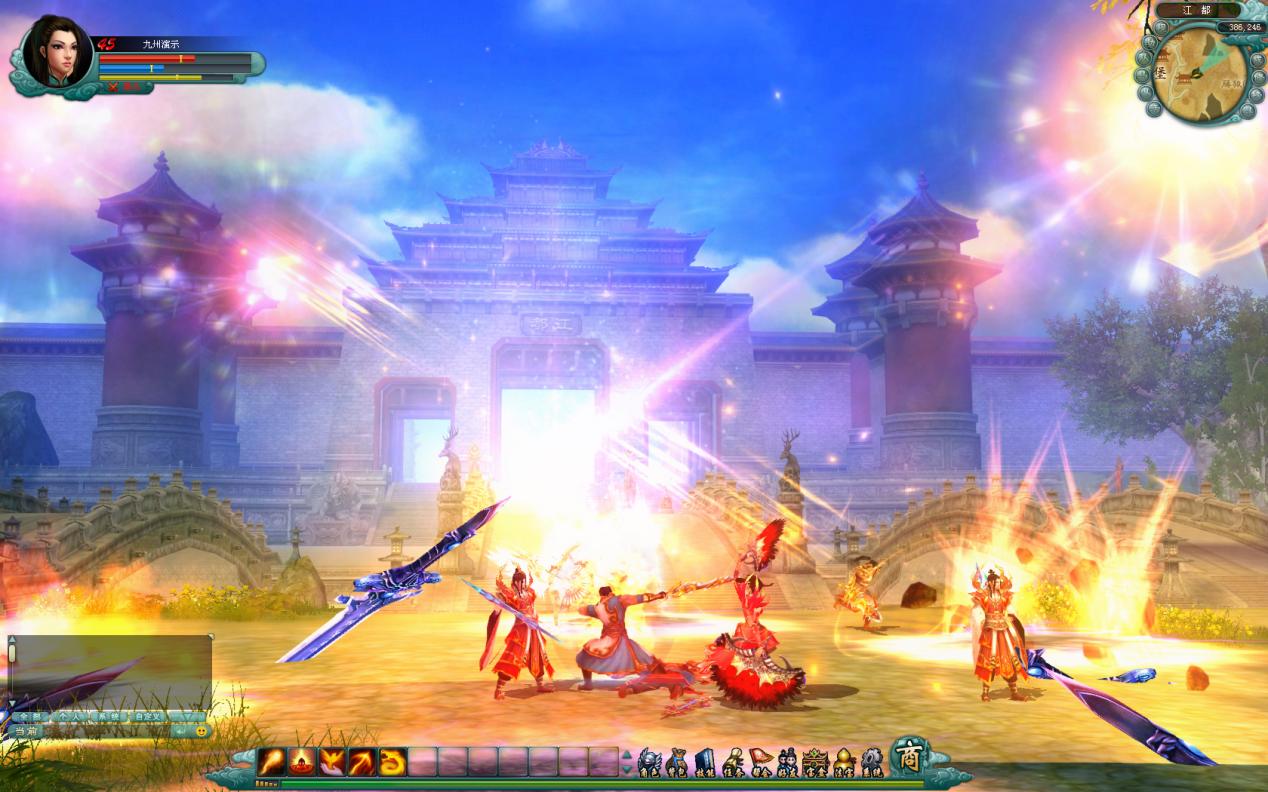Change the 当前 chat channel
The height and width of the screenshot is (792, 1268).
(x=24, y=731)
